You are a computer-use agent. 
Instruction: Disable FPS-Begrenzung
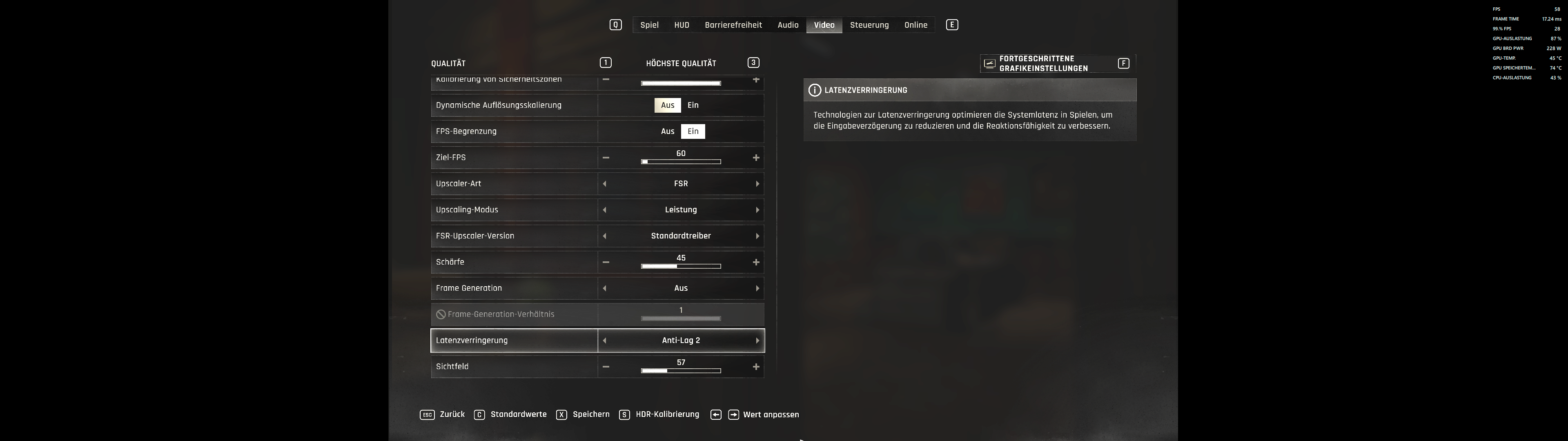[x=668, y=131]
